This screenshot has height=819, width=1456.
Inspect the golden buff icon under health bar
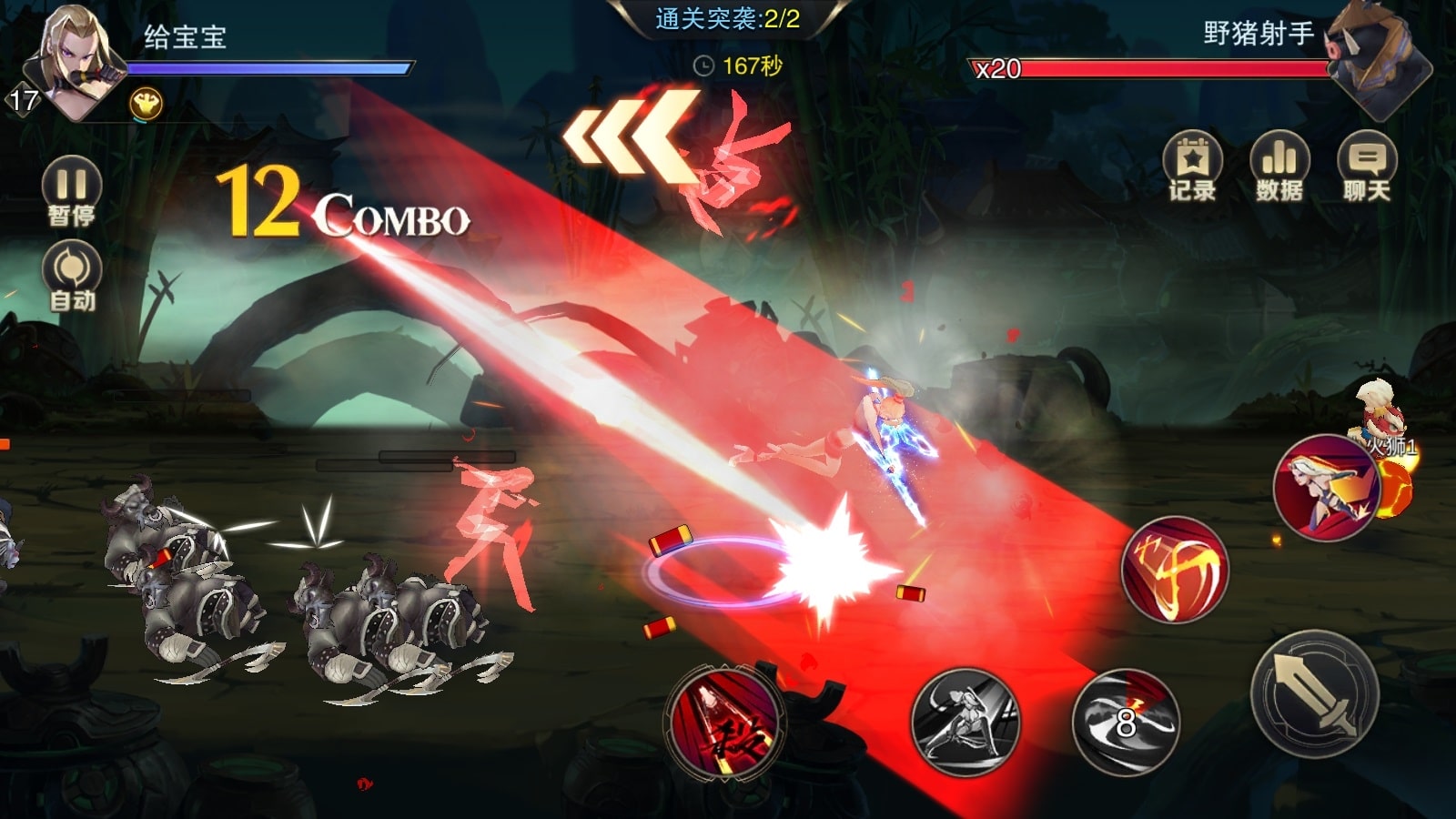pos(146,105)
